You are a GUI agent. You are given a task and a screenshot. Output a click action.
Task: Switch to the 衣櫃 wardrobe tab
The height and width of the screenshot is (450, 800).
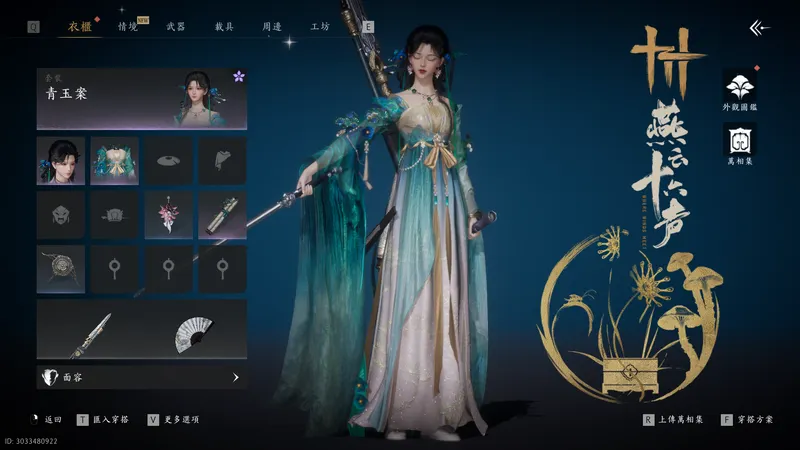[81, 27]
